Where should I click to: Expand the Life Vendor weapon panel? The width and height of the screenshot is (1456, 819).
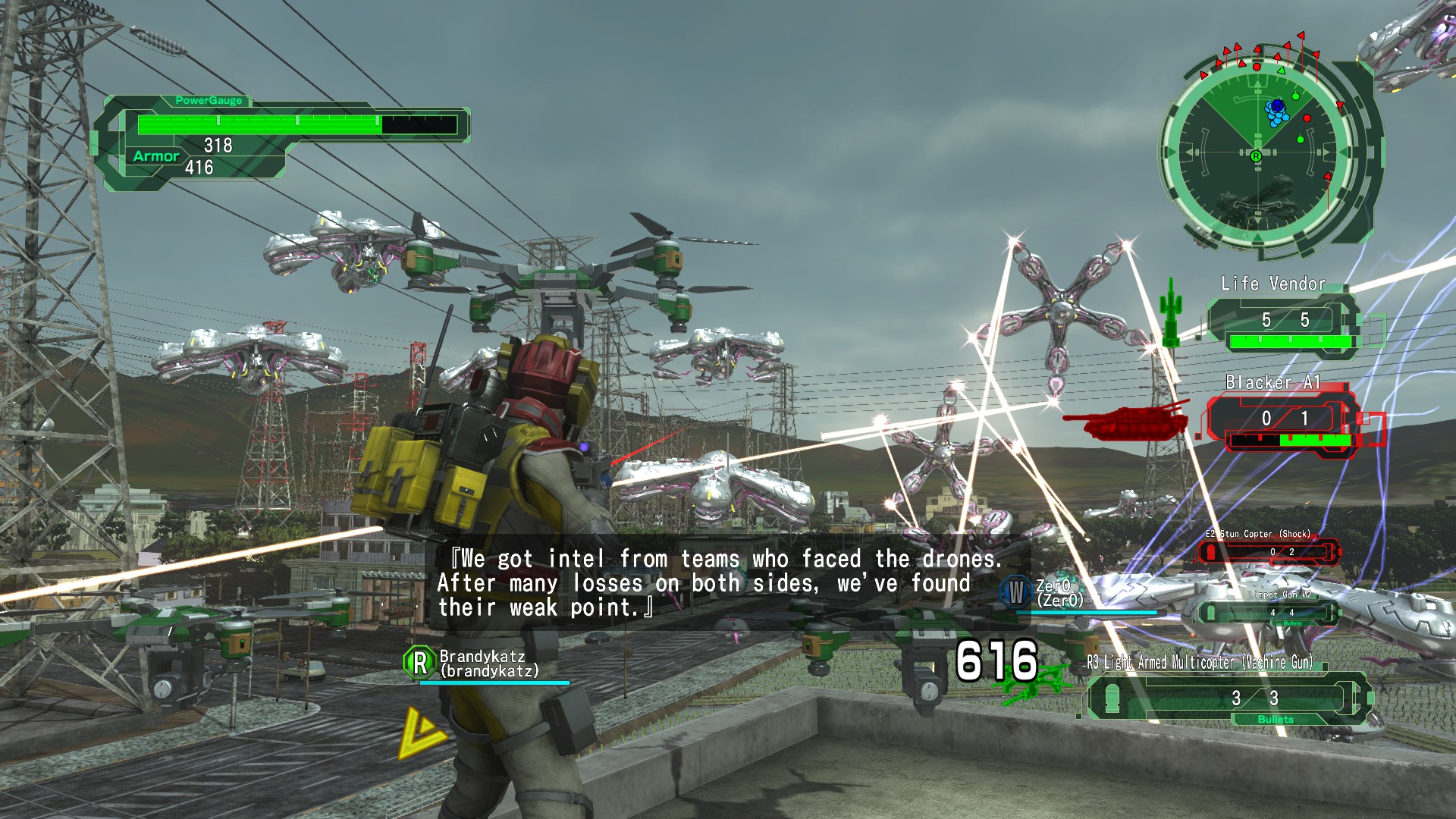click(1282, 321)
